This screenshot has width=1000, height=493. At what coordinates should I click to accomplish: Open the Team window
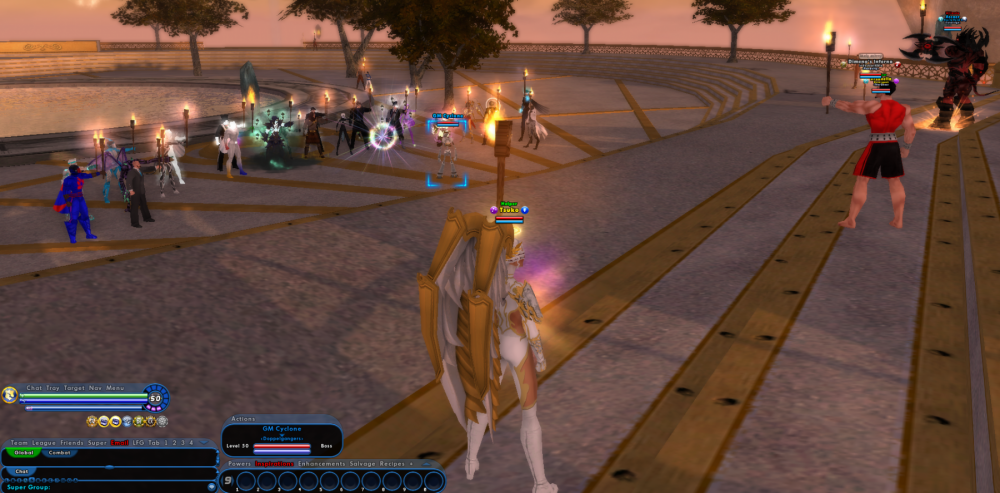19,442
